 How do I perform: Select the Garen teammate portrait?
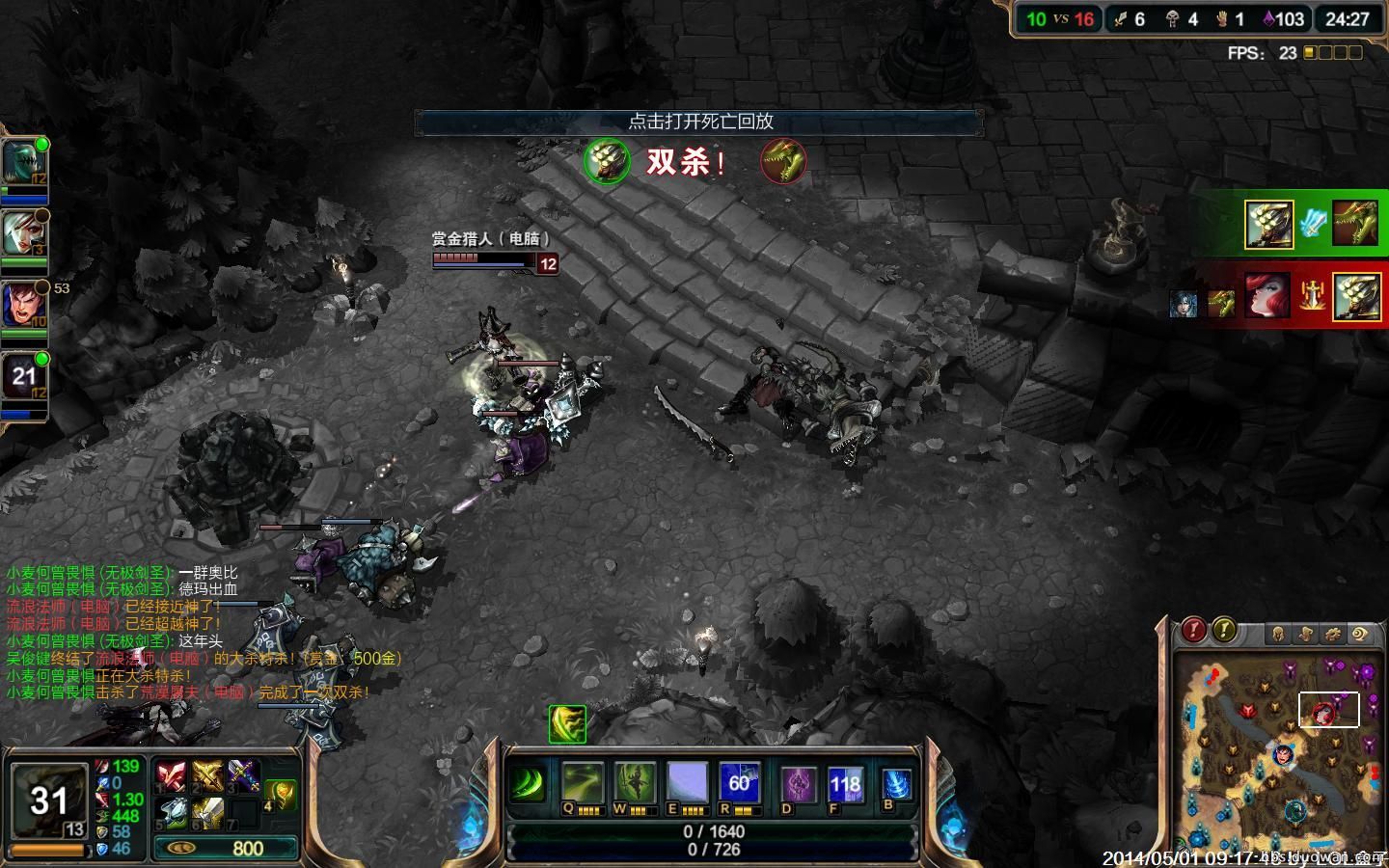pyautogui.click(x=23, y=306)
